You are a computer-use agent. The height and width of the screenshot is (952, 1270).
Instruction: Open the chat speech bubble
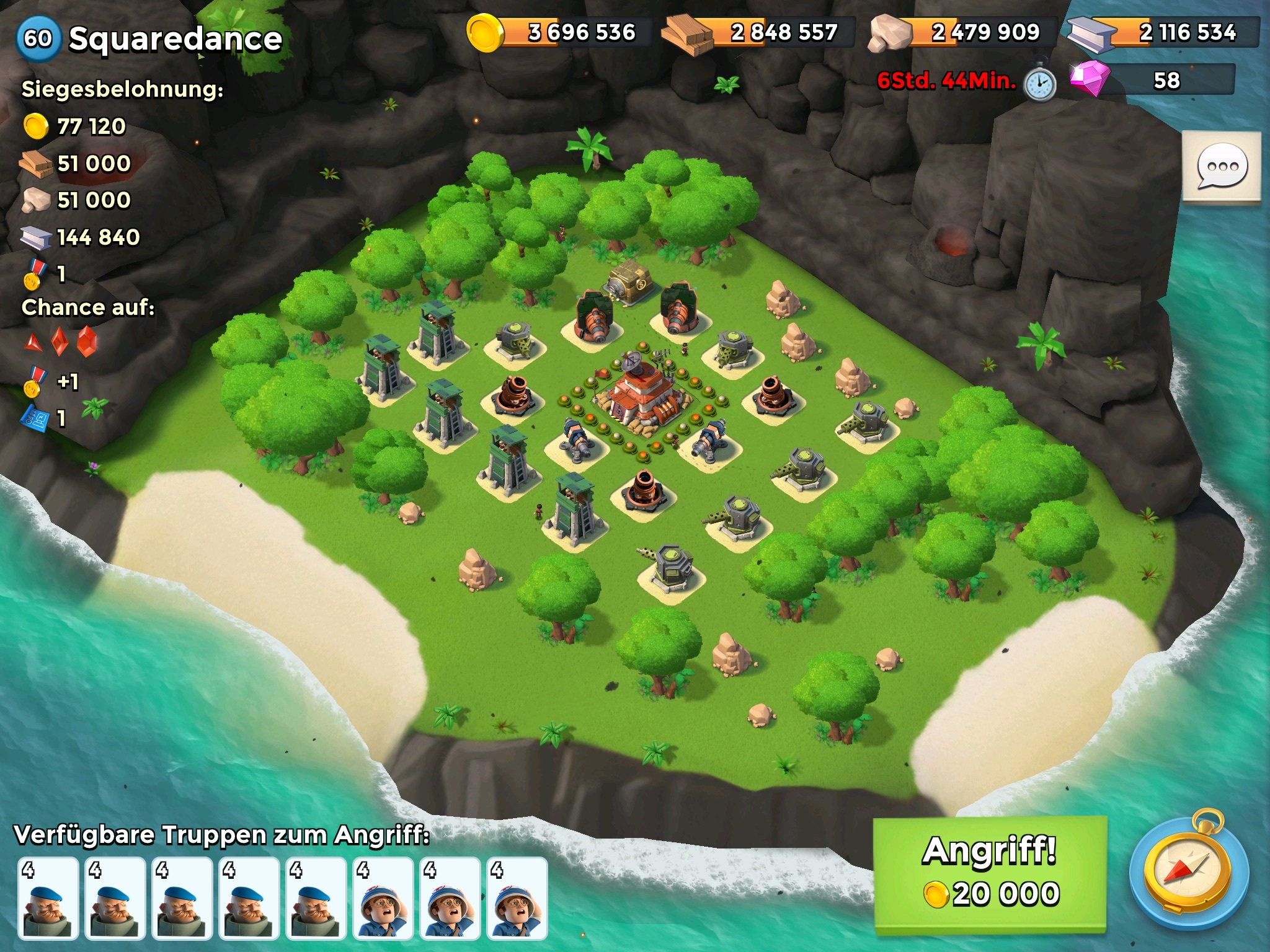pyautogui.click(x=1222, y=166)
